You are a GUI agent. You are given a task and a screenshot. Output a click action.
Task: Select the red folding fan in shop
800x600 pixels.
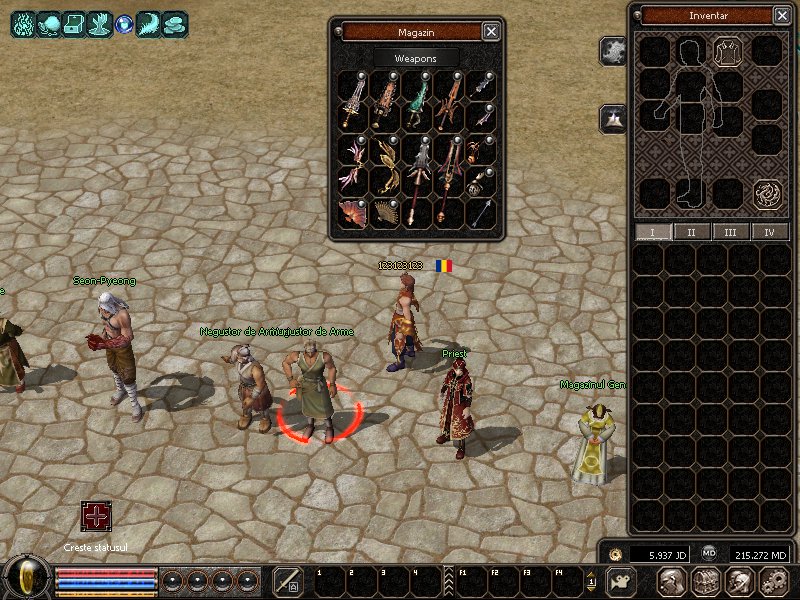click(x=353, y=212)
